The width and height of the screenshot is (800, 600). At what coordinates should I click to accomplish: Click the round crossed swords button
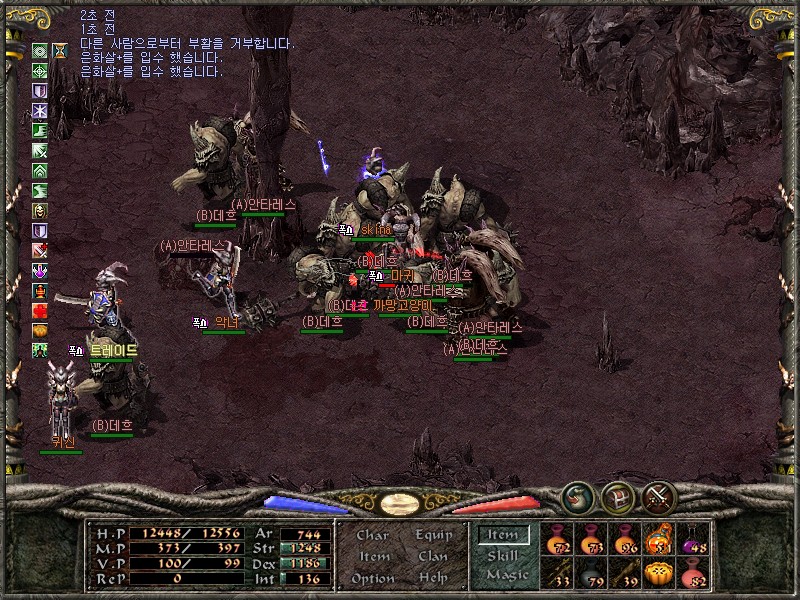(x=659, y=496)
